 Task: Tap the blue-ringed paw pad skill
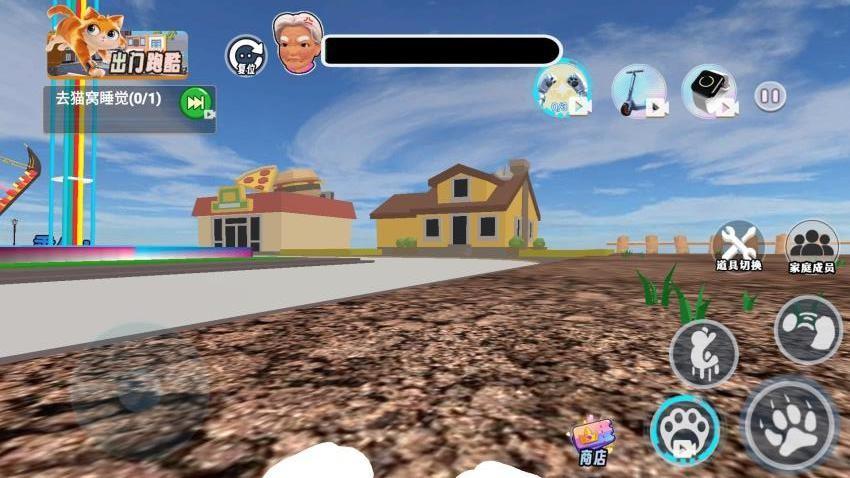coord(685,430)
